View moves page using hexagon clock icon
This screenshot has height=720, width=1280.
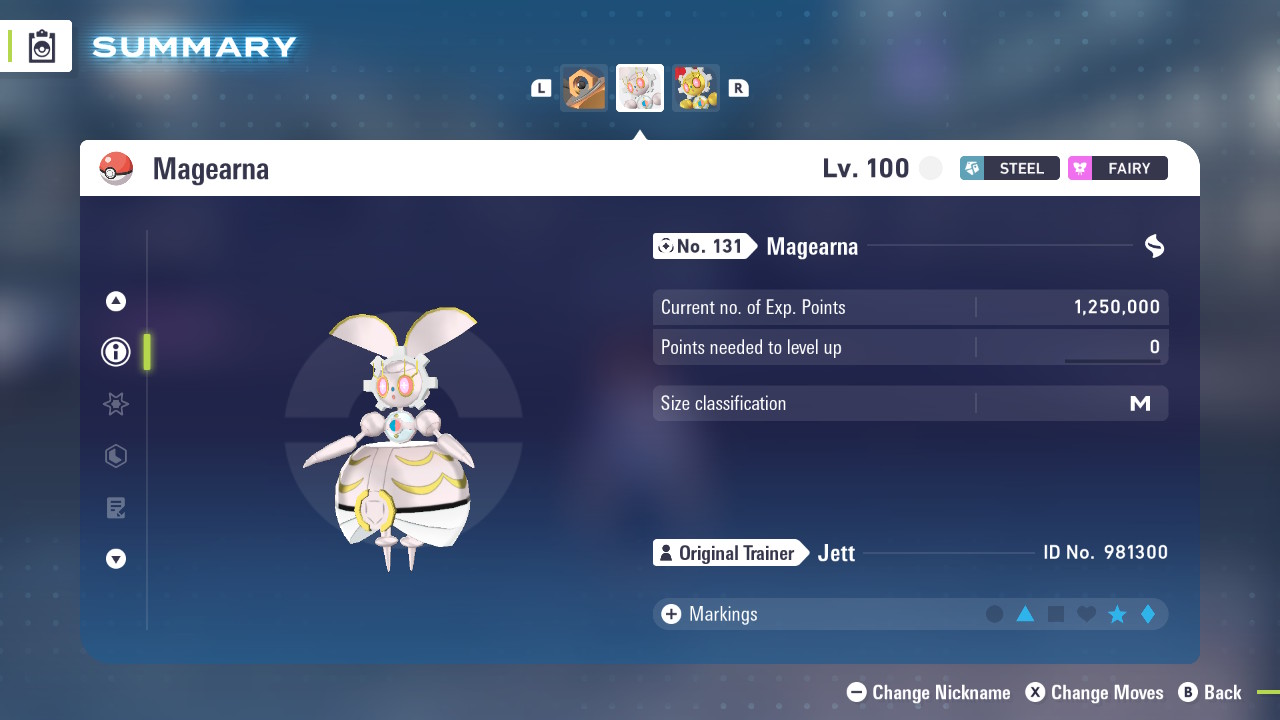click(115, 456)
